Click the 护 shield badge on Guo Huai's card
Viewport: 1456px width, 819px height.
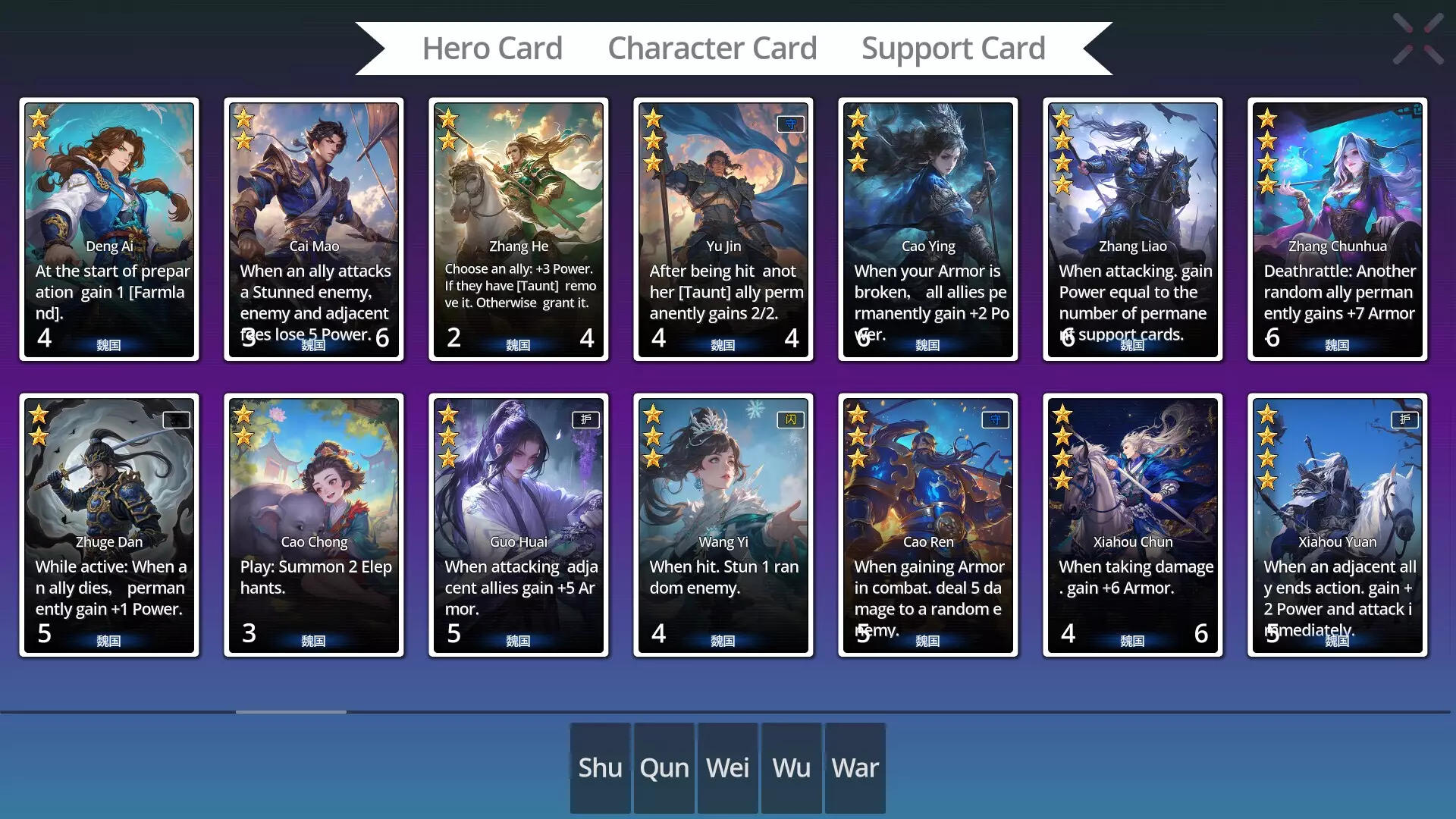point(585,419)
